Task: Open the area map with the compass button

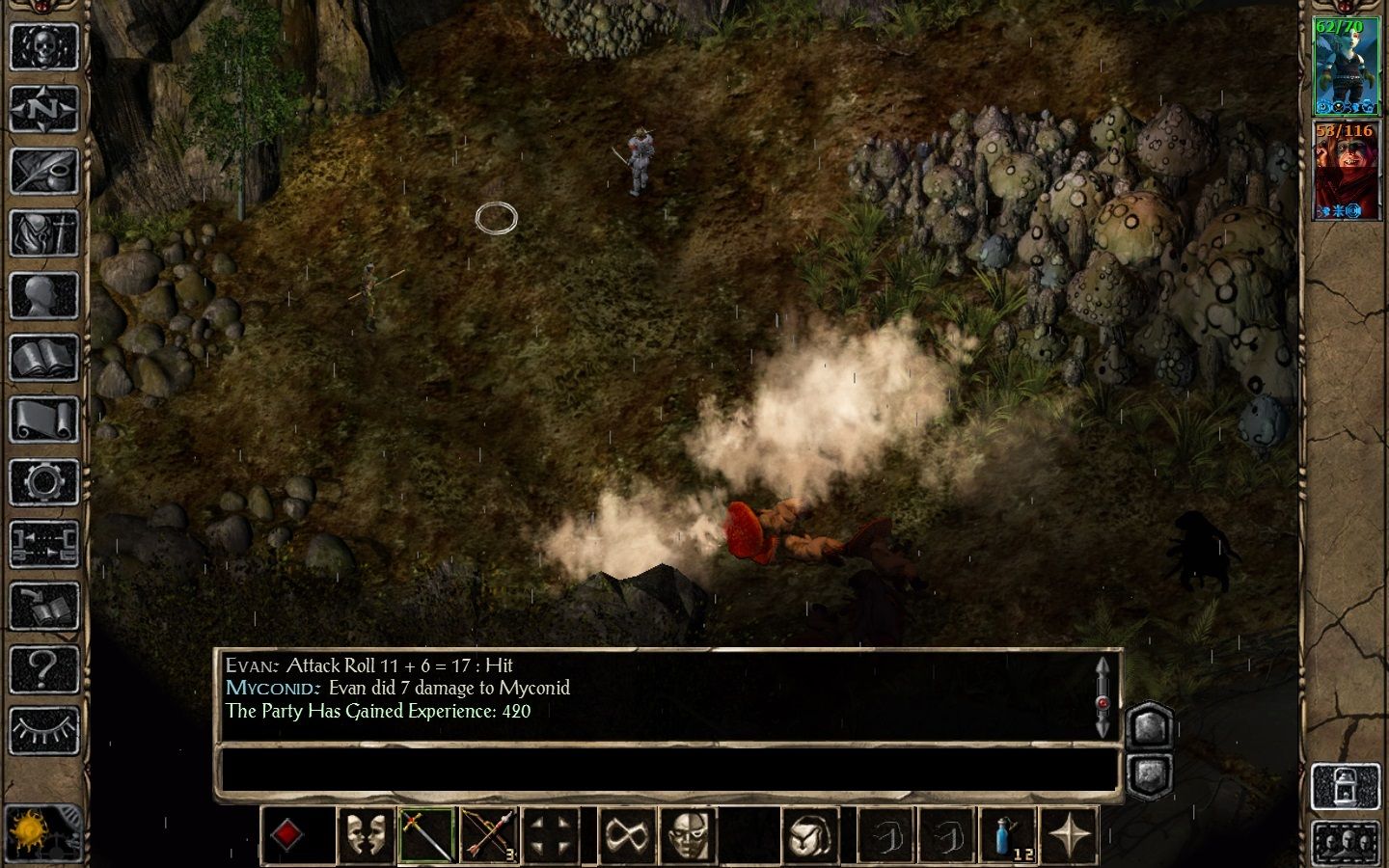Action: coord(43,108)
